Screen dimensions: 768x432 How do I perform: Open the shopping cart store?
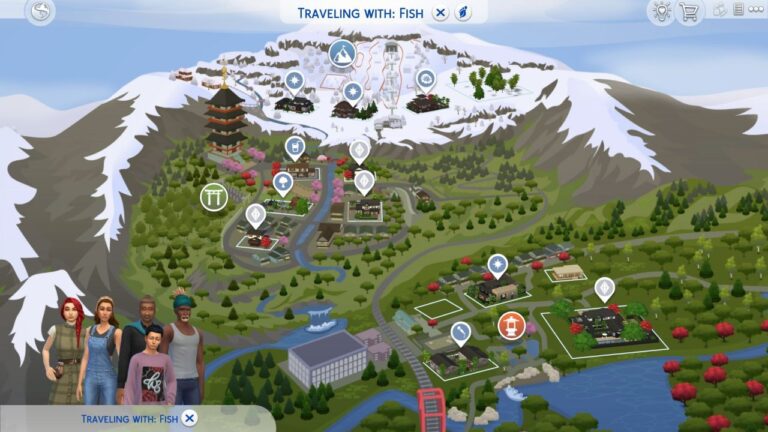click(x=688, y=12)
